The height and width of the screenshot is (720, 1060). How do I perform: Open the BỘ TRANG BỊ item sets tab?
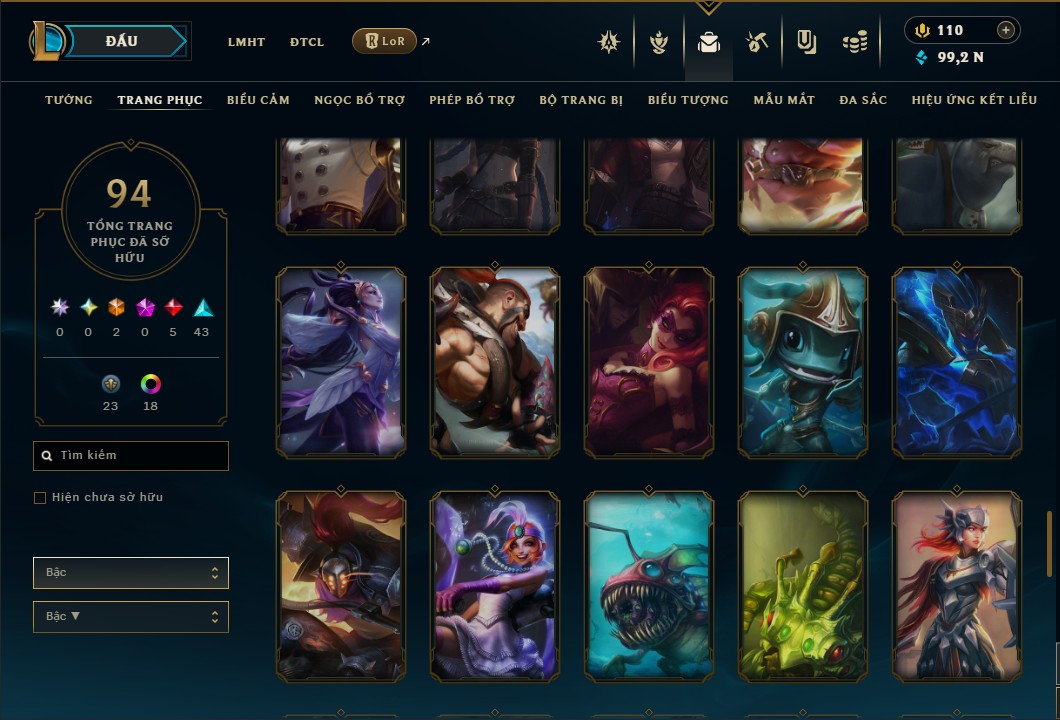(581, 100)
